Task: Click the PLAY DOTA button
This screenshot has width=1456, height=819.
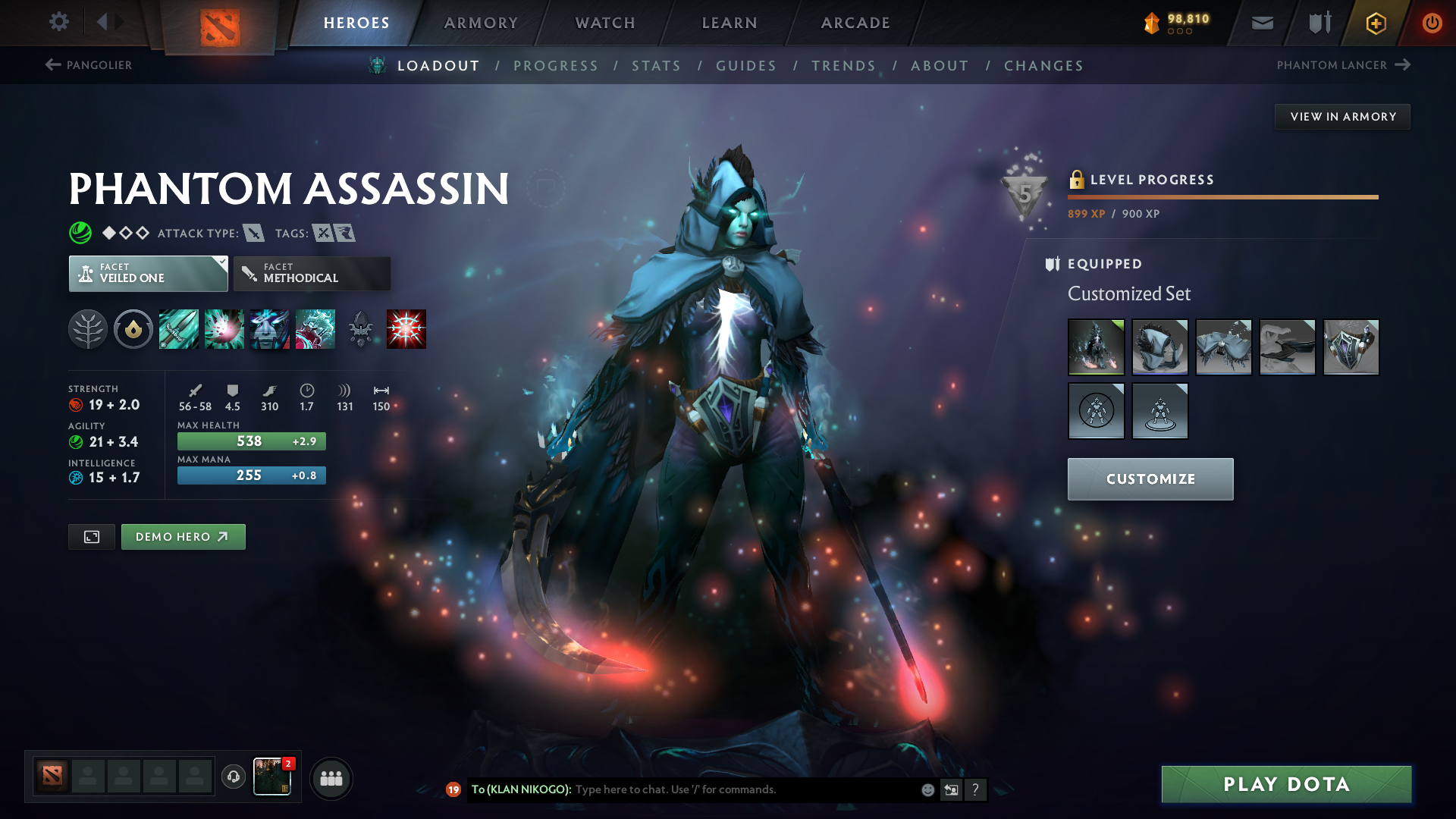Action: coord(1285,784)
